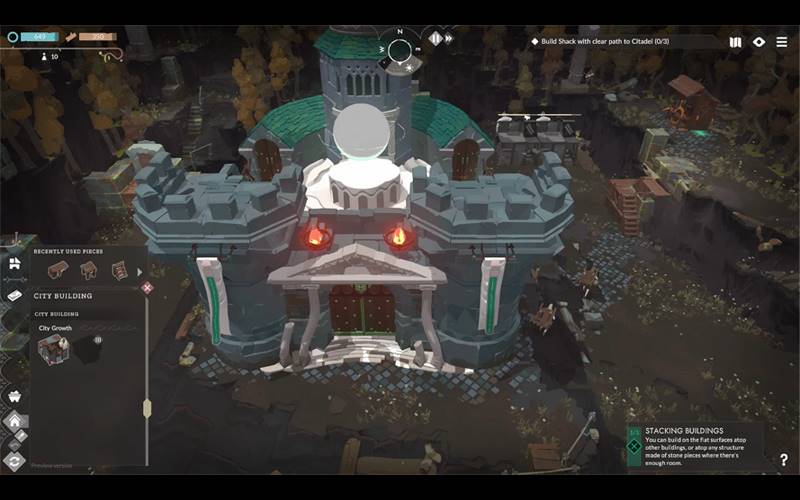Expand the recently used pieces arrow
800x500 pixels.
(139, 271)
